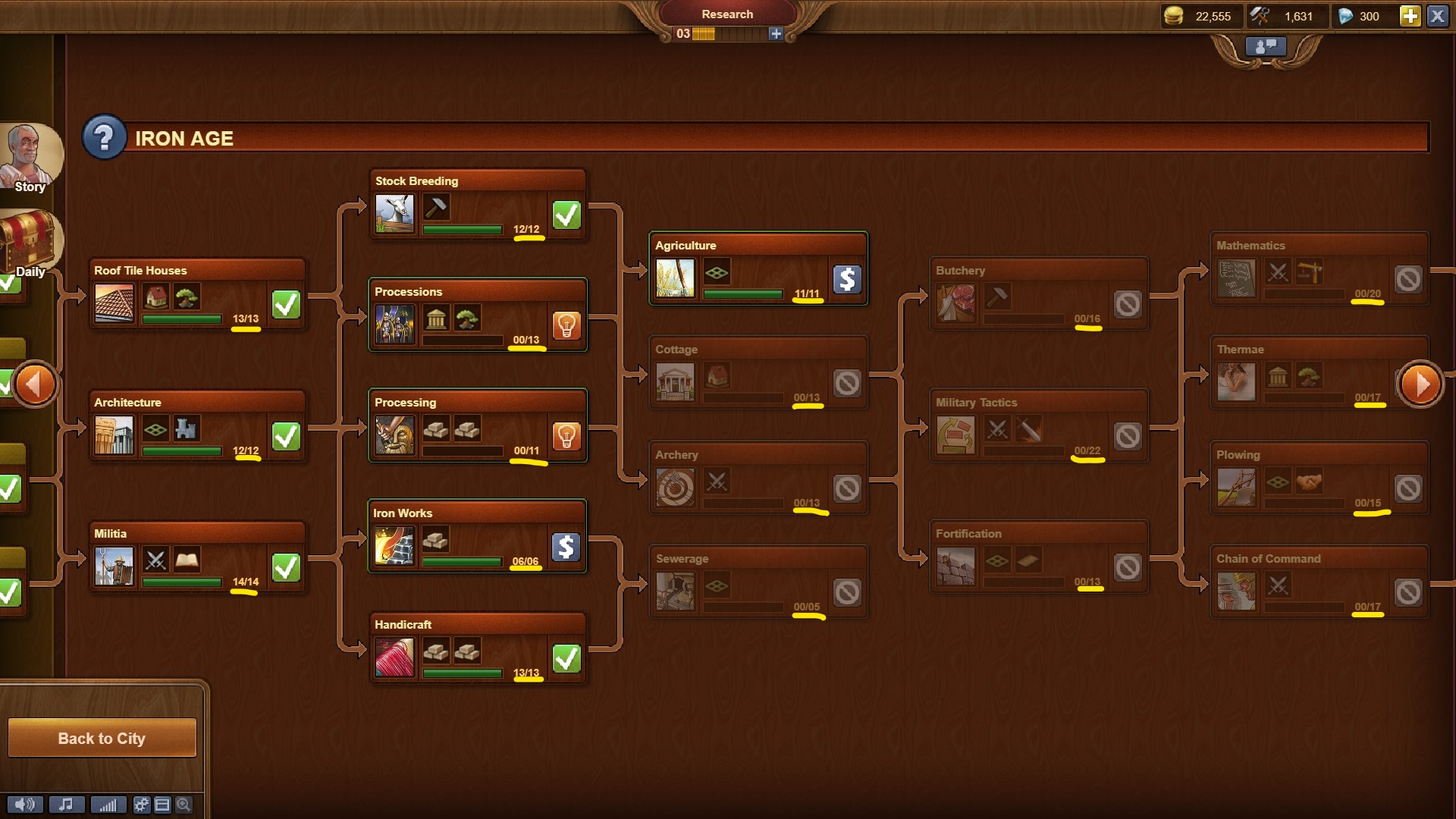Research Processing using its lightbulb button

(x=566, y=436)
